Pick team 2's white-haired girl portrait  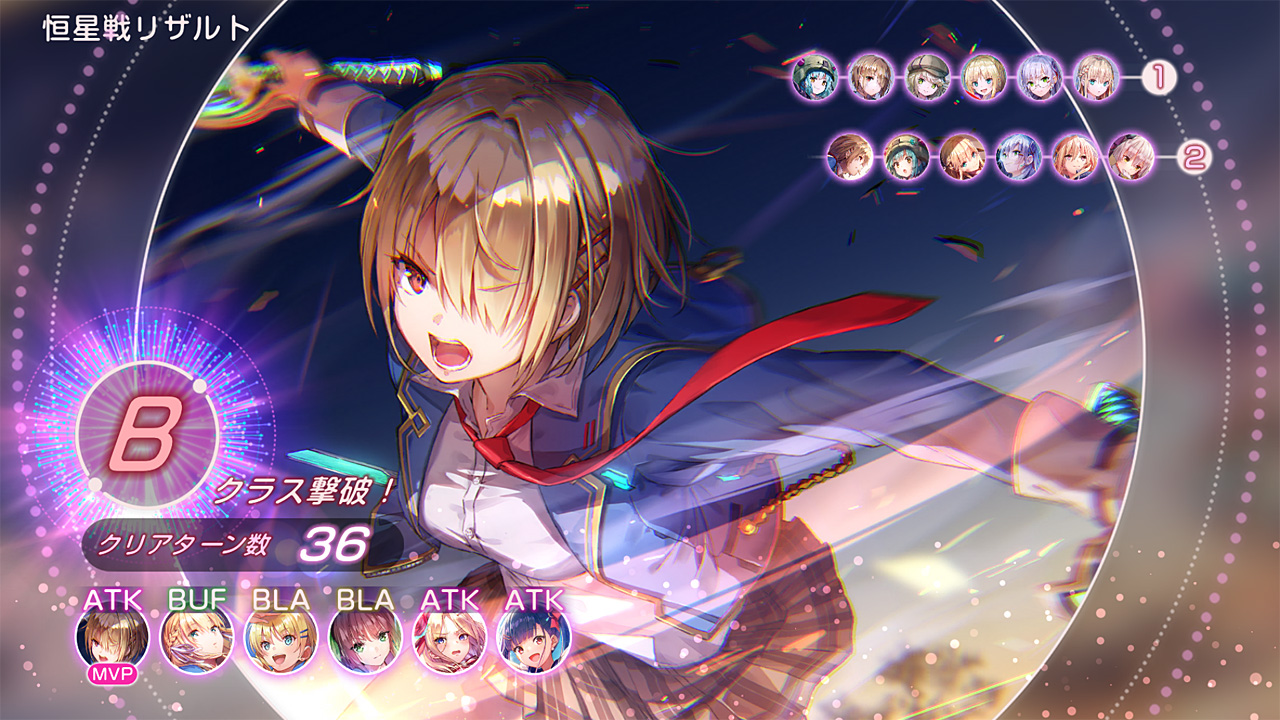1131,158
